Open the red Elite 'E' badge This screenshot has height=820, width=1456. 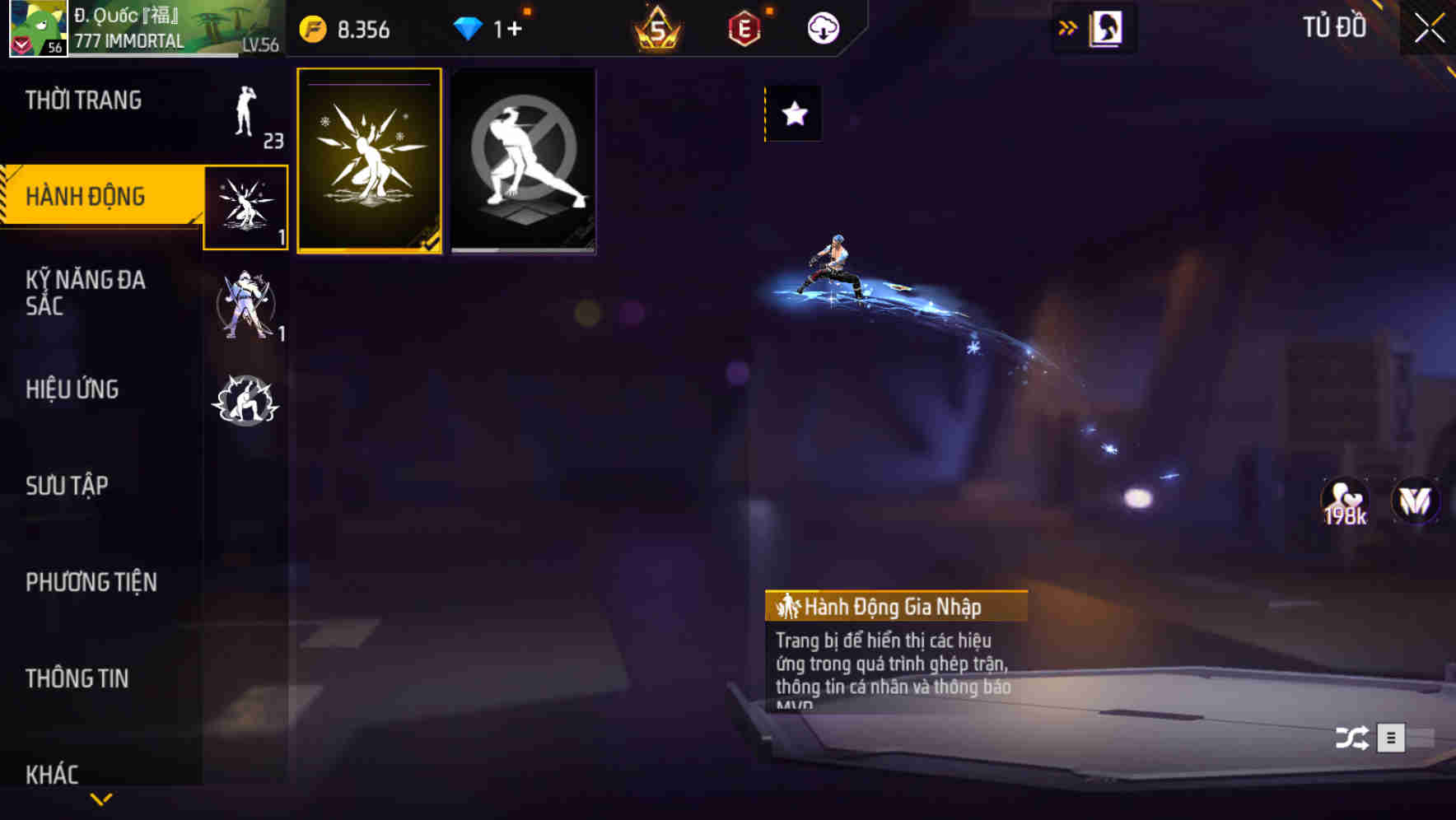[740, 27]
